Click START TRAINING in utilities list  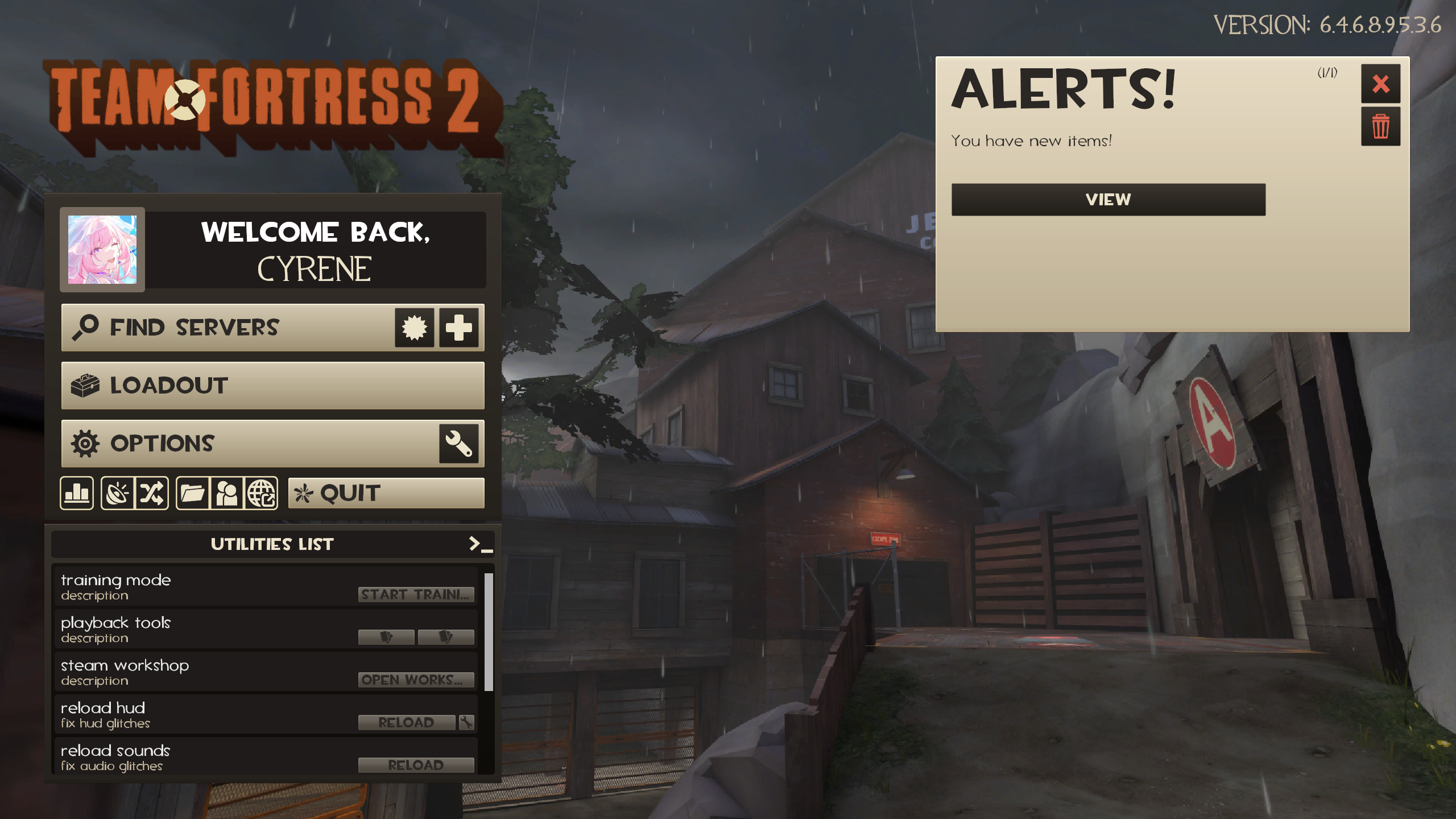click(416, 594)
